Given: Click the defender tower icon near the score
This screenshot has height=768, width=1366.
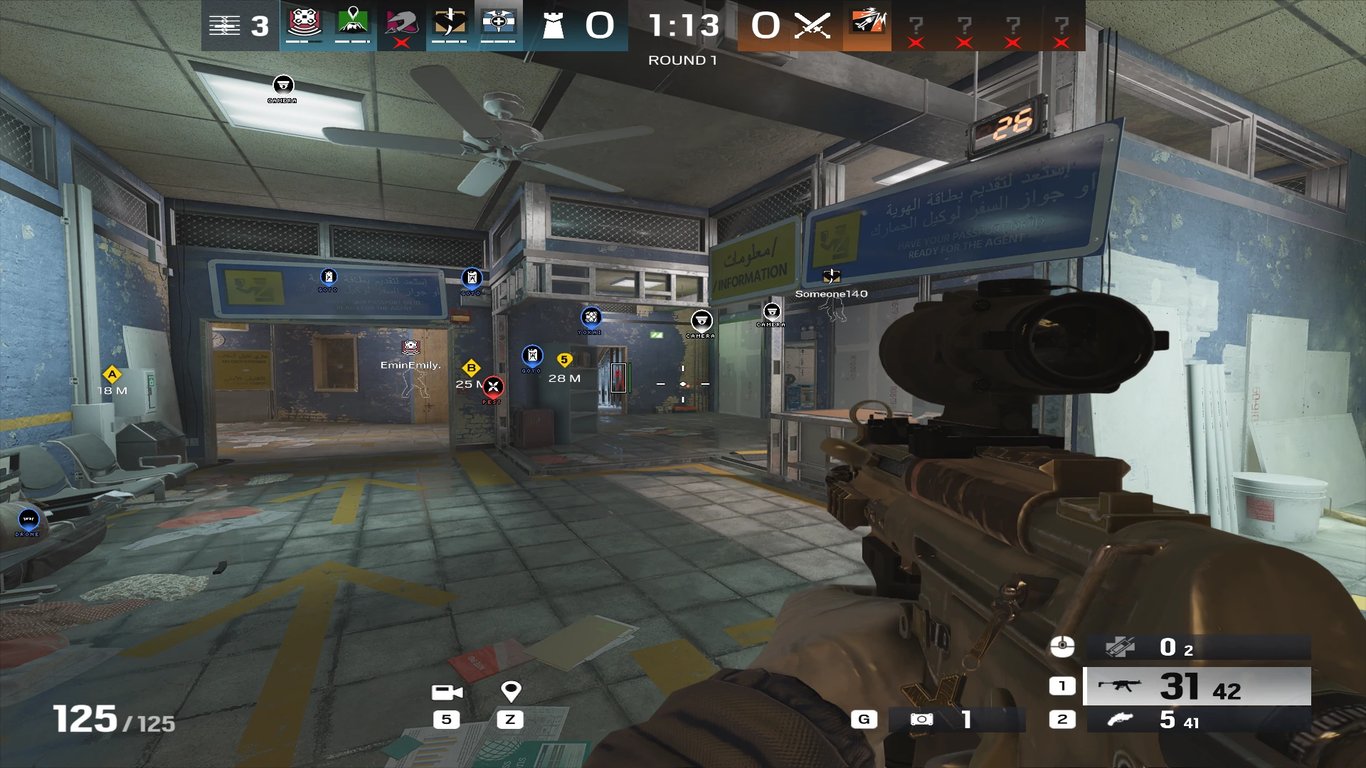Looking at the screenshot, I should 553,27.
